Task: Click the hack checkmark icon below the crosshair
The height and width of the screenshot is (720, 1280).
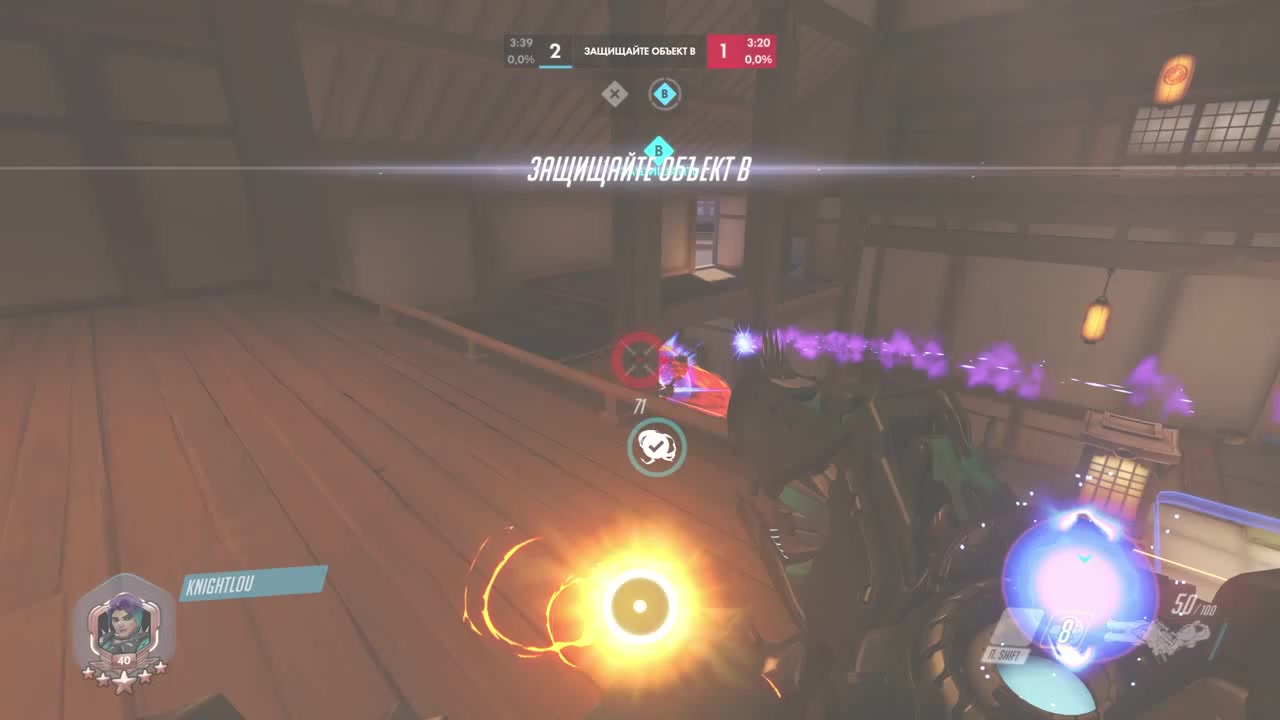Action: pos(656,447)
